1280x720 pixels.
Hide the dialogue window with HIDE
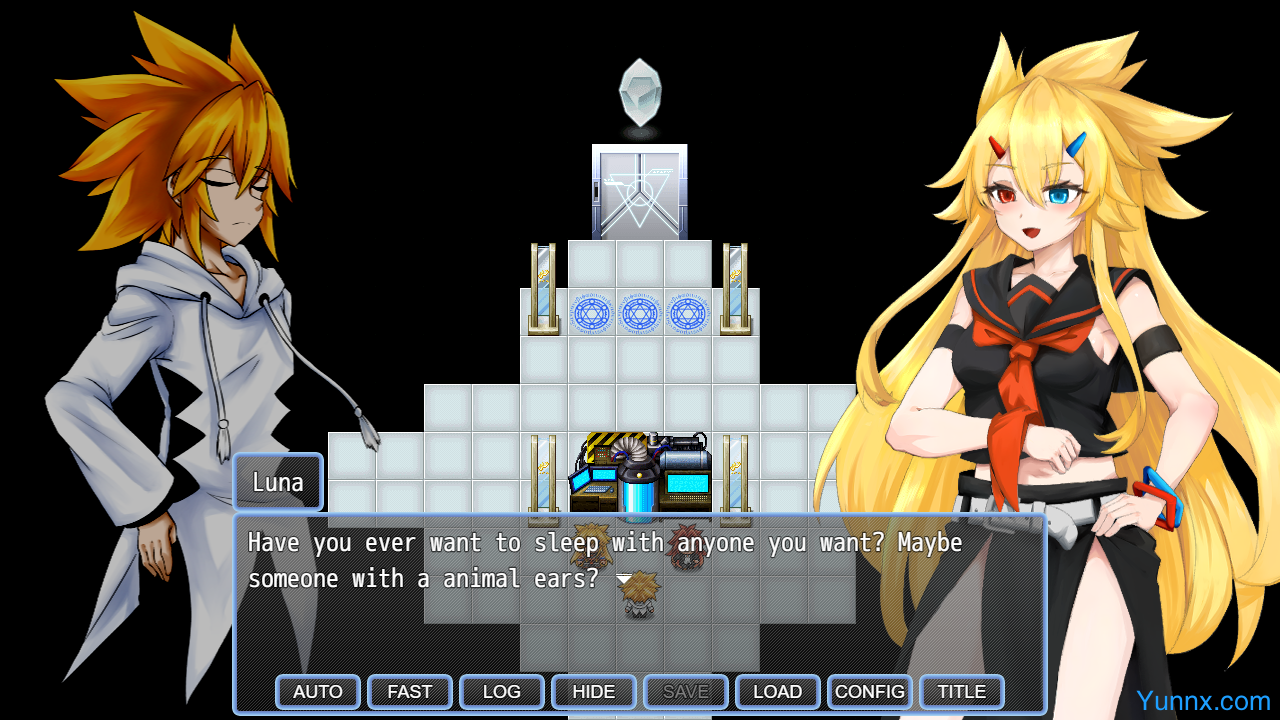pos(594,692)
